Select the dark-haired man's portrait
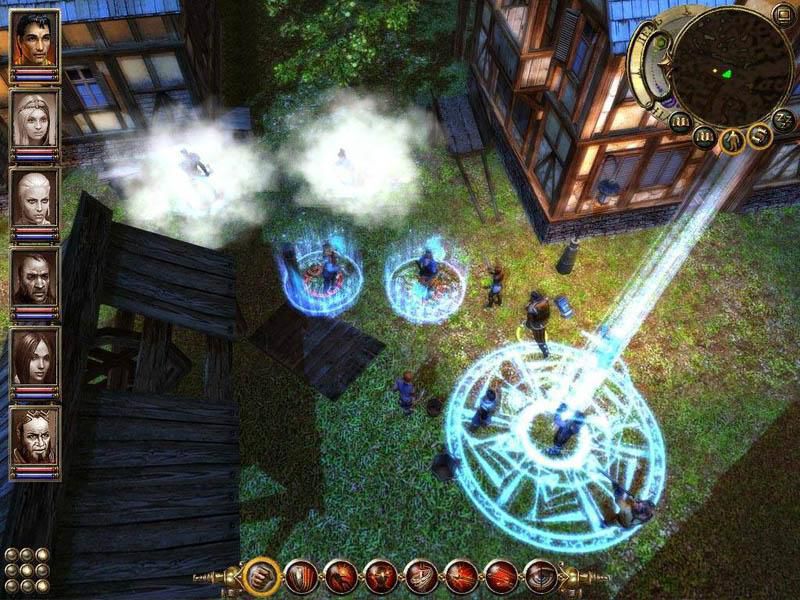This screenshot has height=600, width=800. pos(34,40)
